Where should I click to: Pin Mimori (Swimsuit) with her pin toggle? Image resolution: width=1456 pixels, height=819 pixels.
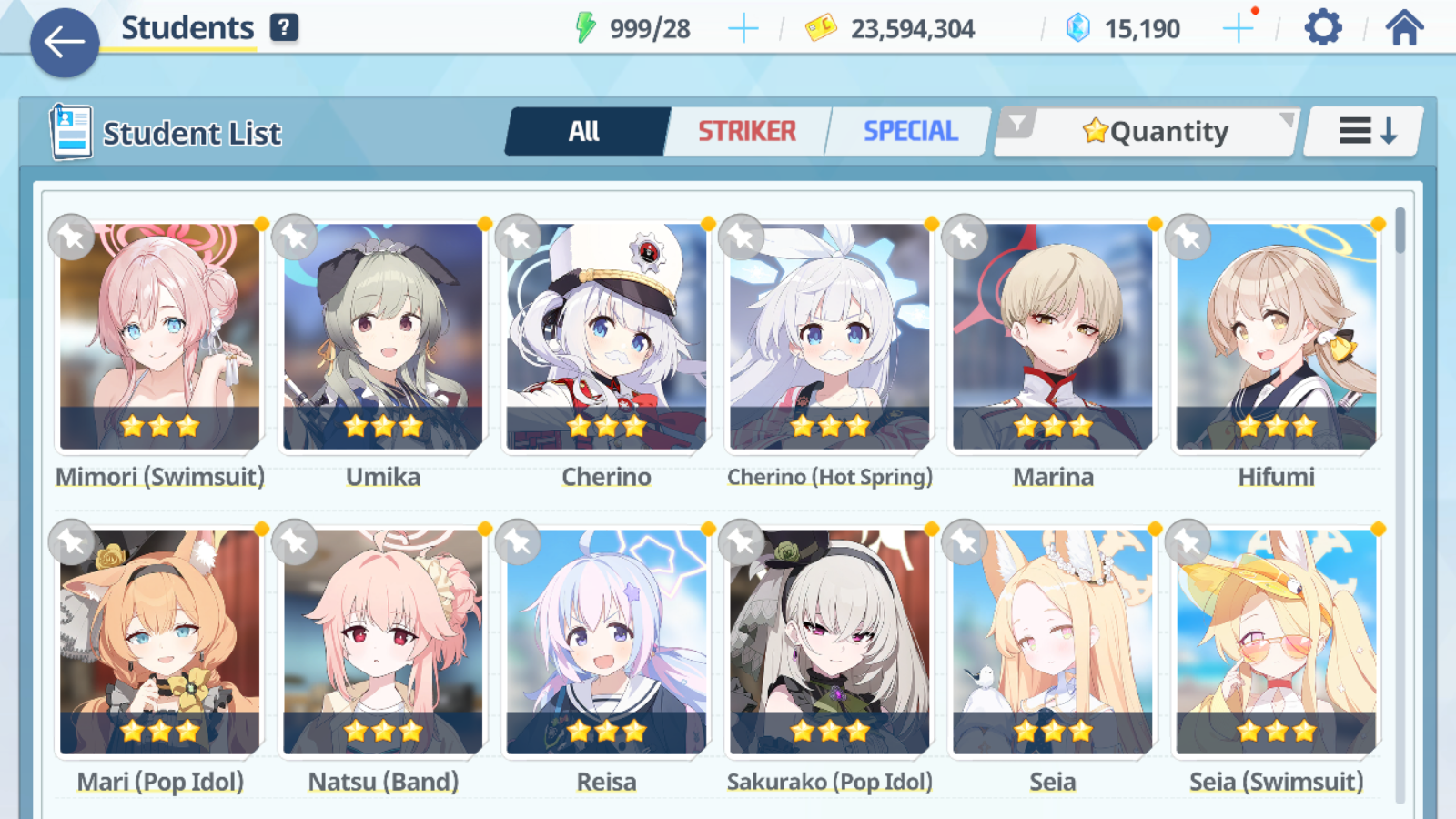(x=71, y=237)
